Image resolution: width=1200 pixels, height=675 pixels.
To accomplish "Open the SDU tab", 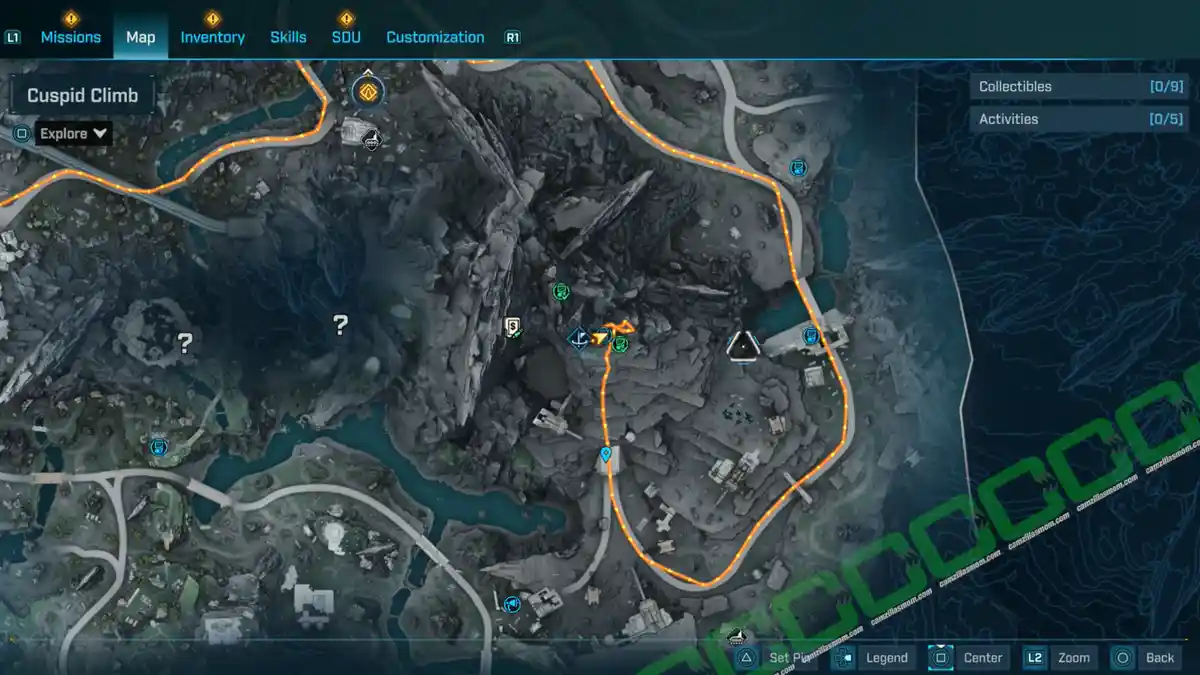I will [x=346, y=37].
